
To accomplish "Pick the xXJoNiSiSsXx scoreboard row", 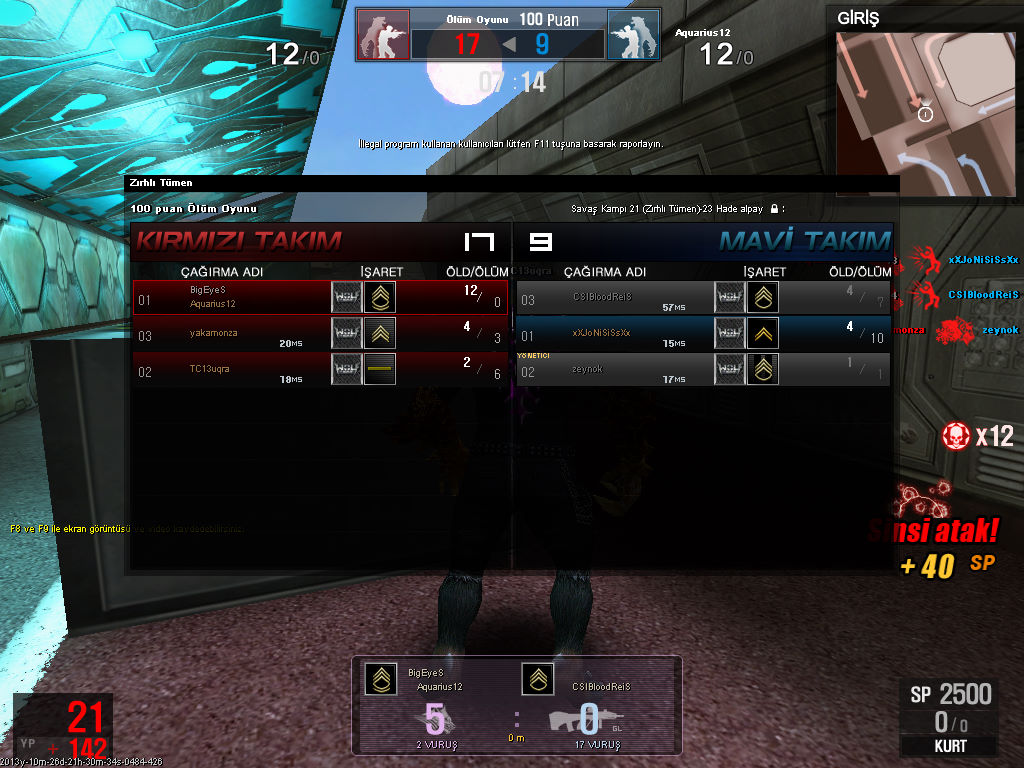I will [703, 333].
